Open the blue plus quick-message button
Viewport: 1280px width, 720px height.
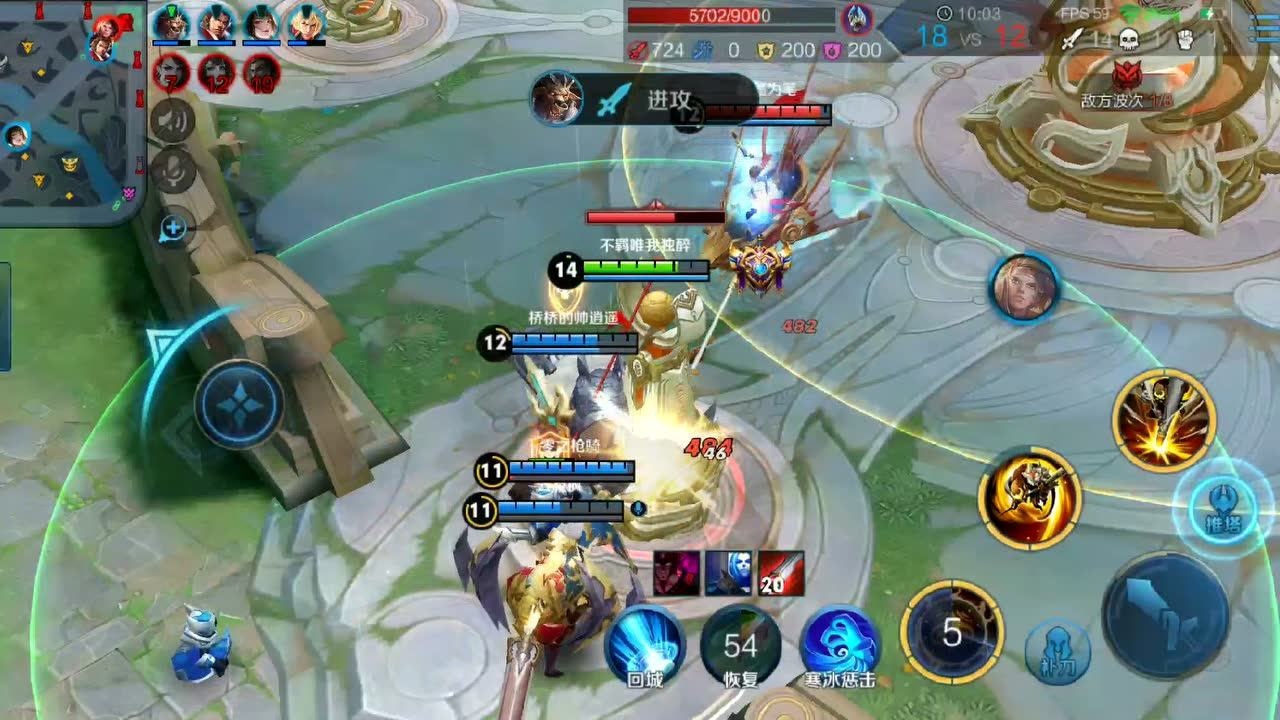[173, 228]
